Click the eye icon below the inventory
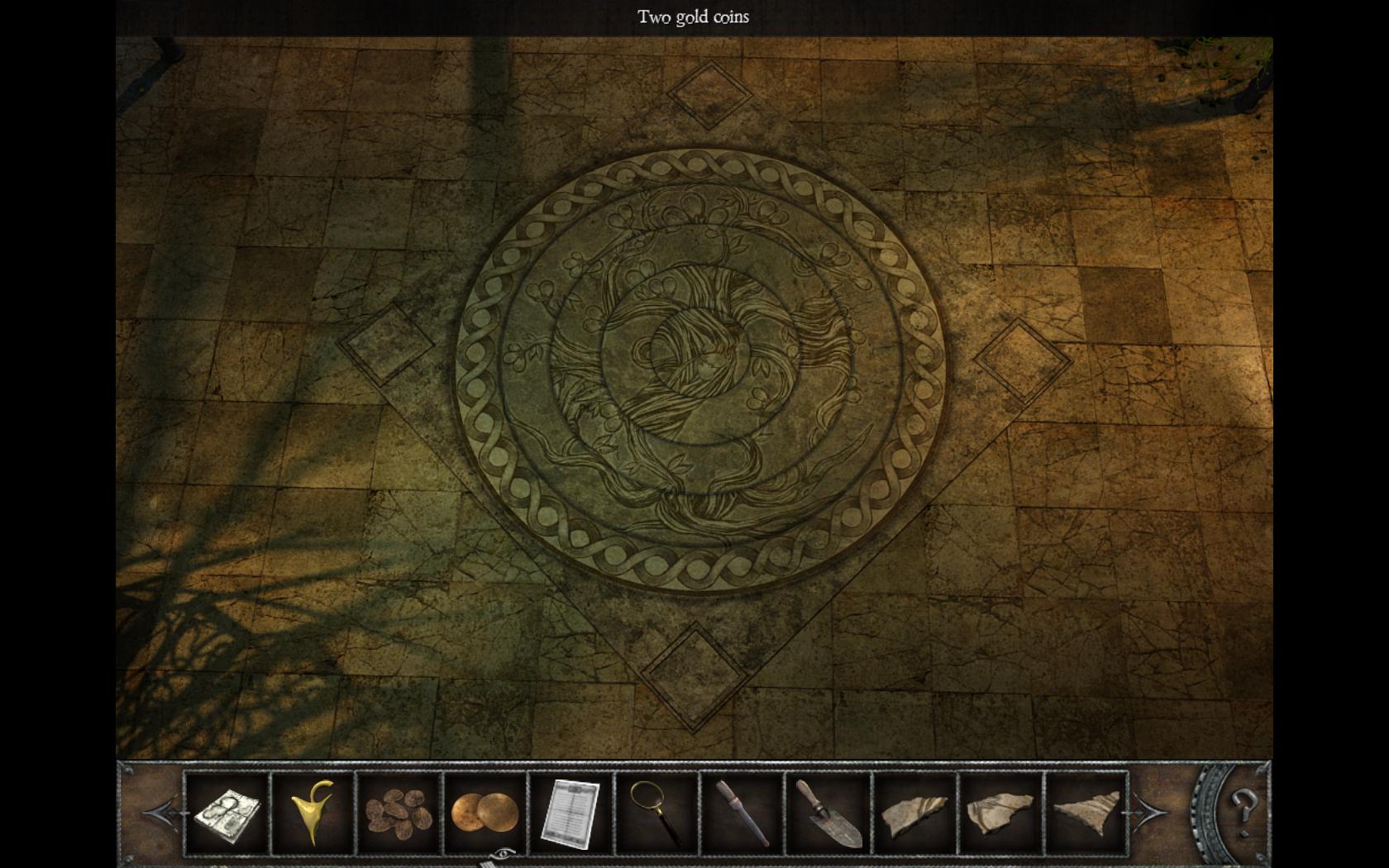The height and width of the screenshot is (868, 1389). (x=501, y=853)
